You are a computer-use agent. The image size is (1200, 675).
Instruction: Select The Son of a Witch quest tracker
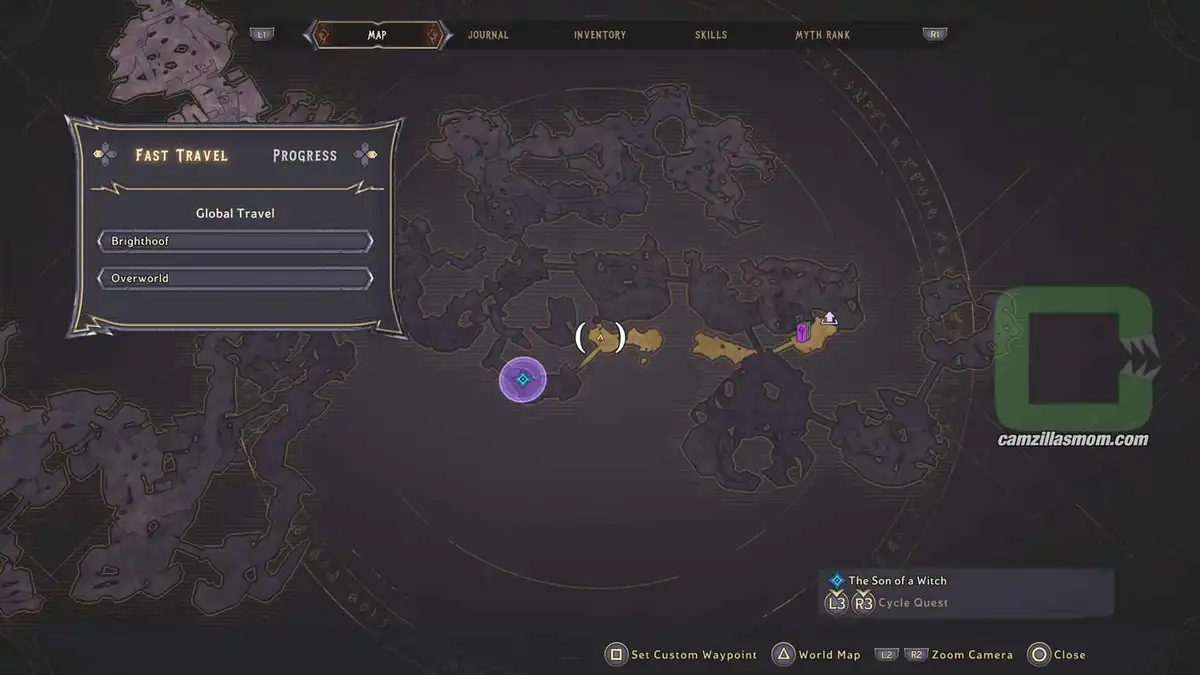click(897, 580)
